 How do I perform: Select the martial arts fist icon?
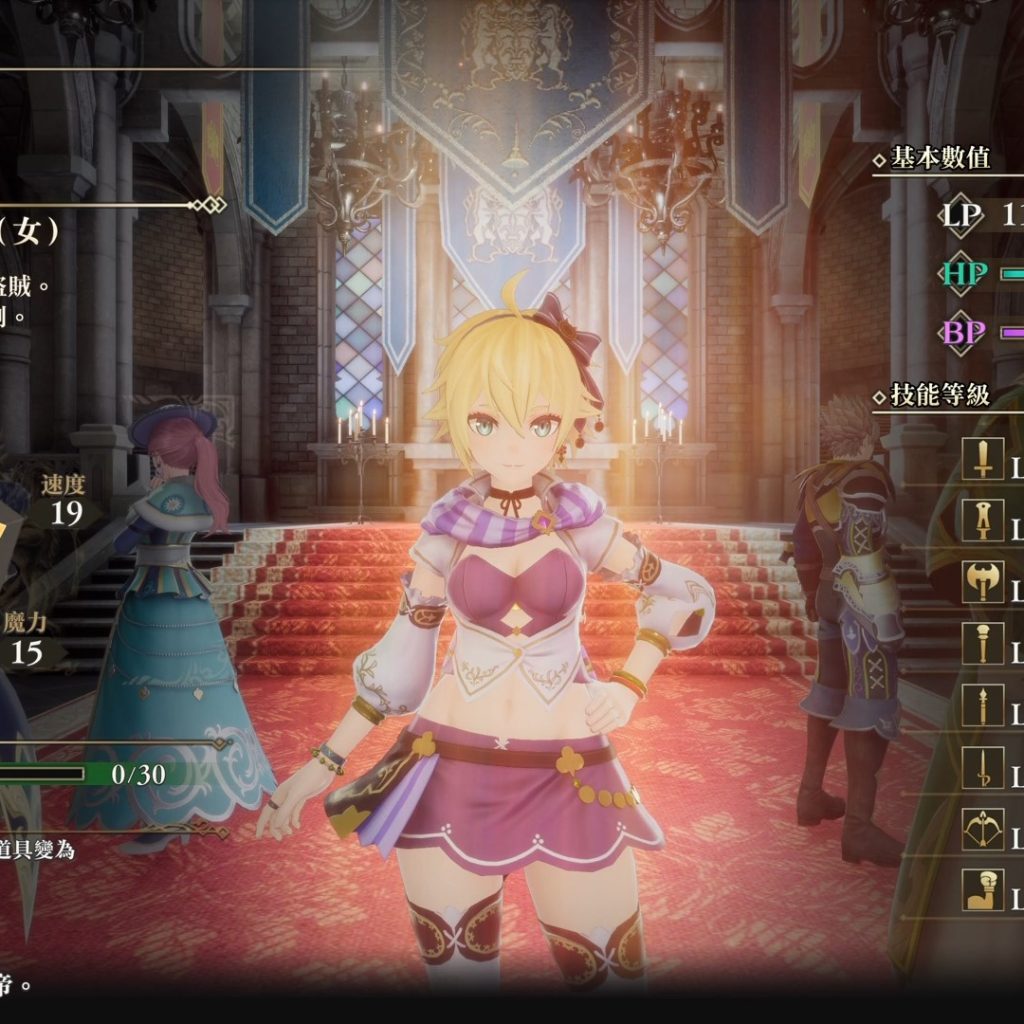[x=983, y=890]
